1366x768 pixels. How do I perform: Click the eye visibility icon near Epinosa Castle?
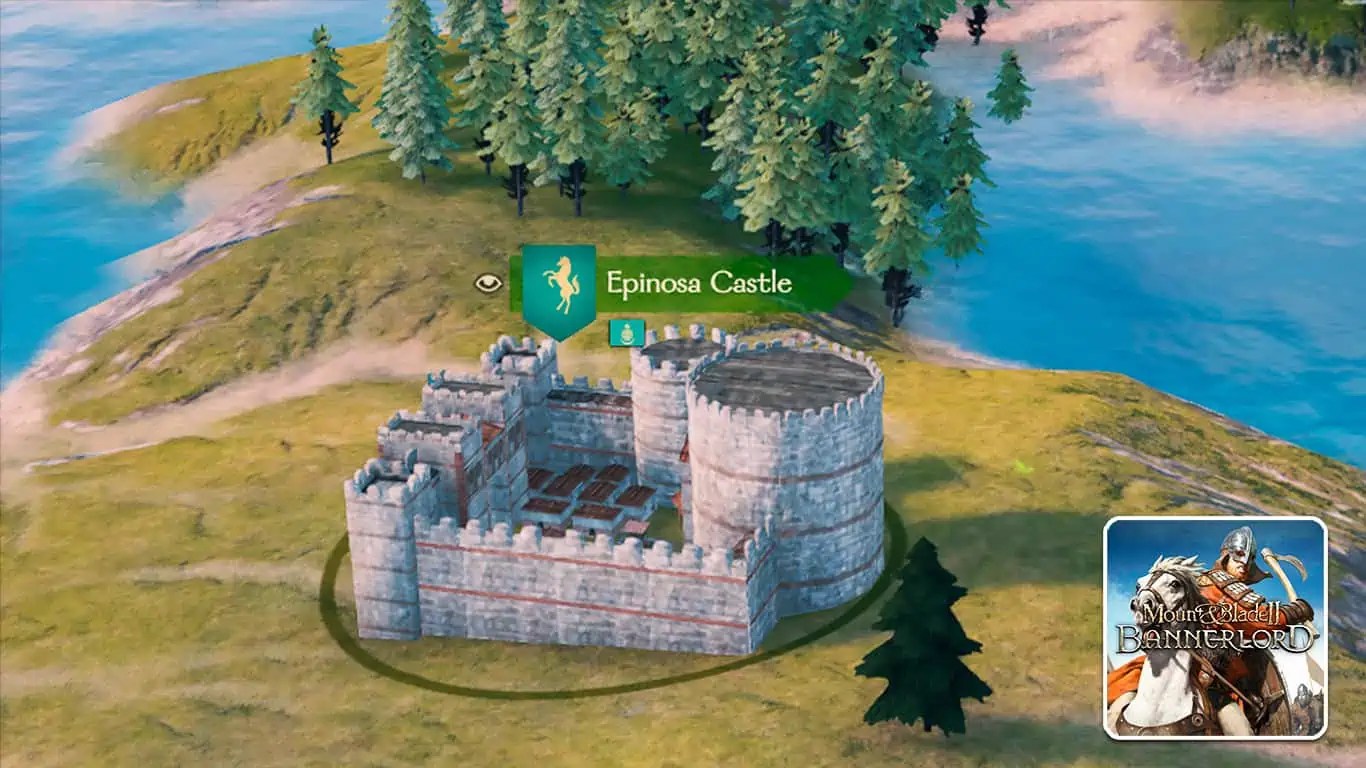(x=487, y=284)
